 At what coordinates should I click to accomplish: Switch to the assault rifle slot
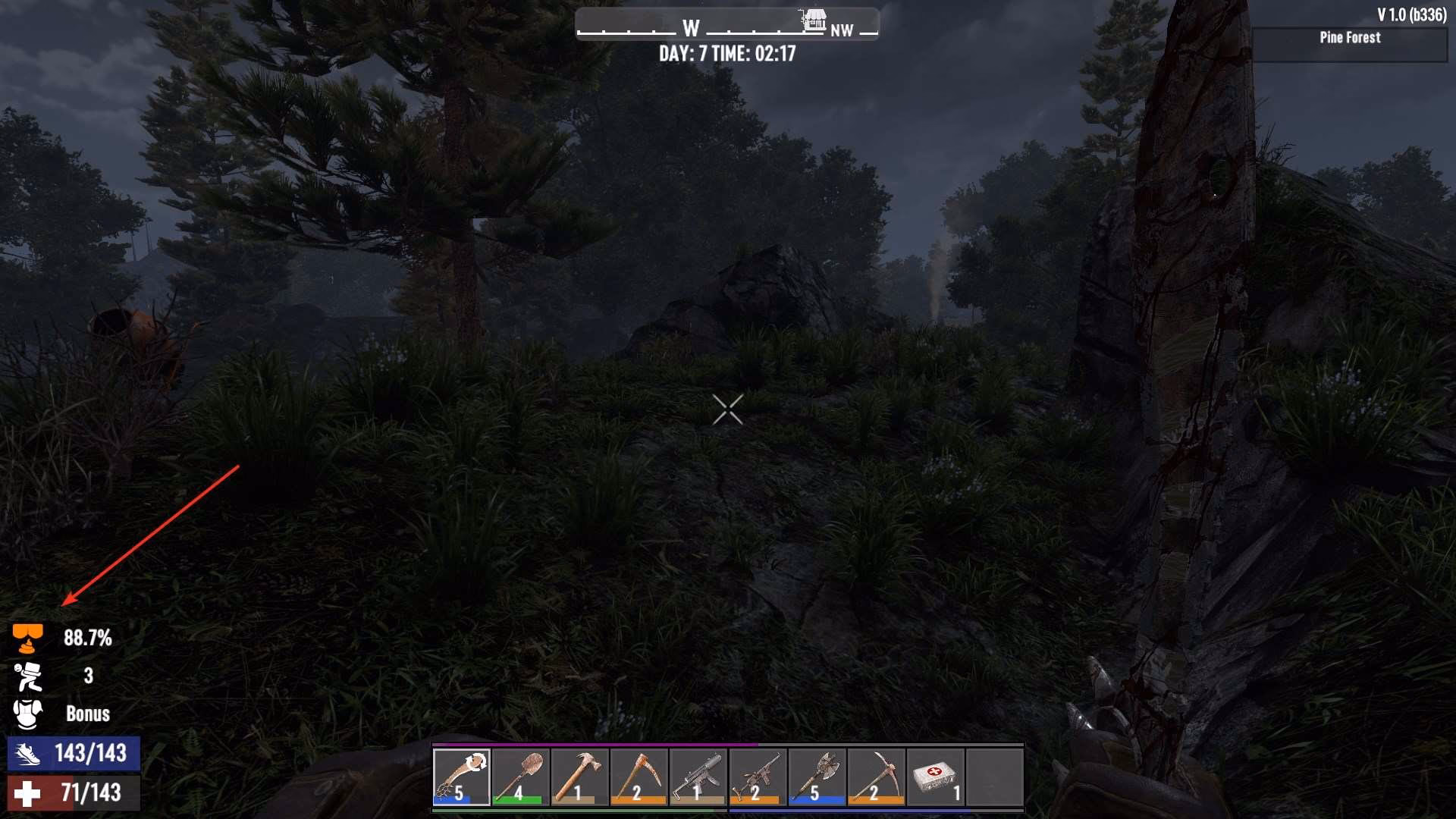click(x=757, y=777)
